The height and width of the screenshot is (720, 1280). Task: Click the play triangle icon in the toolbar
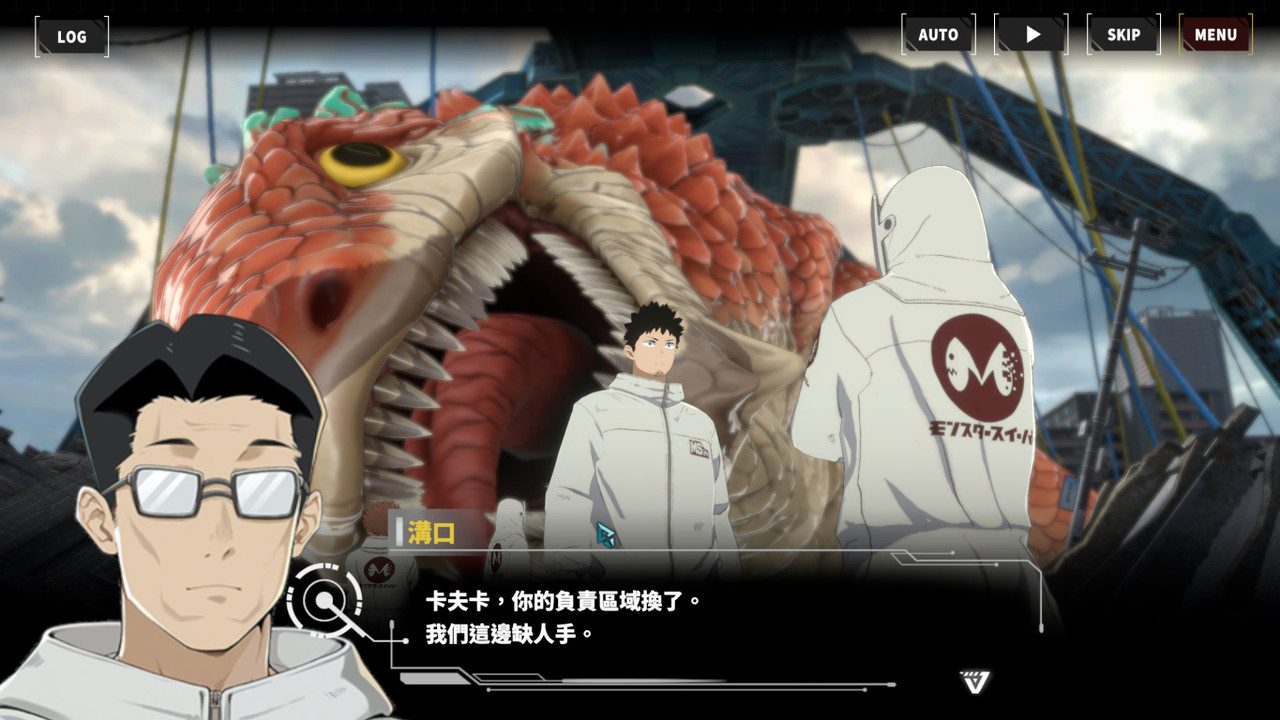point(1031,33)
